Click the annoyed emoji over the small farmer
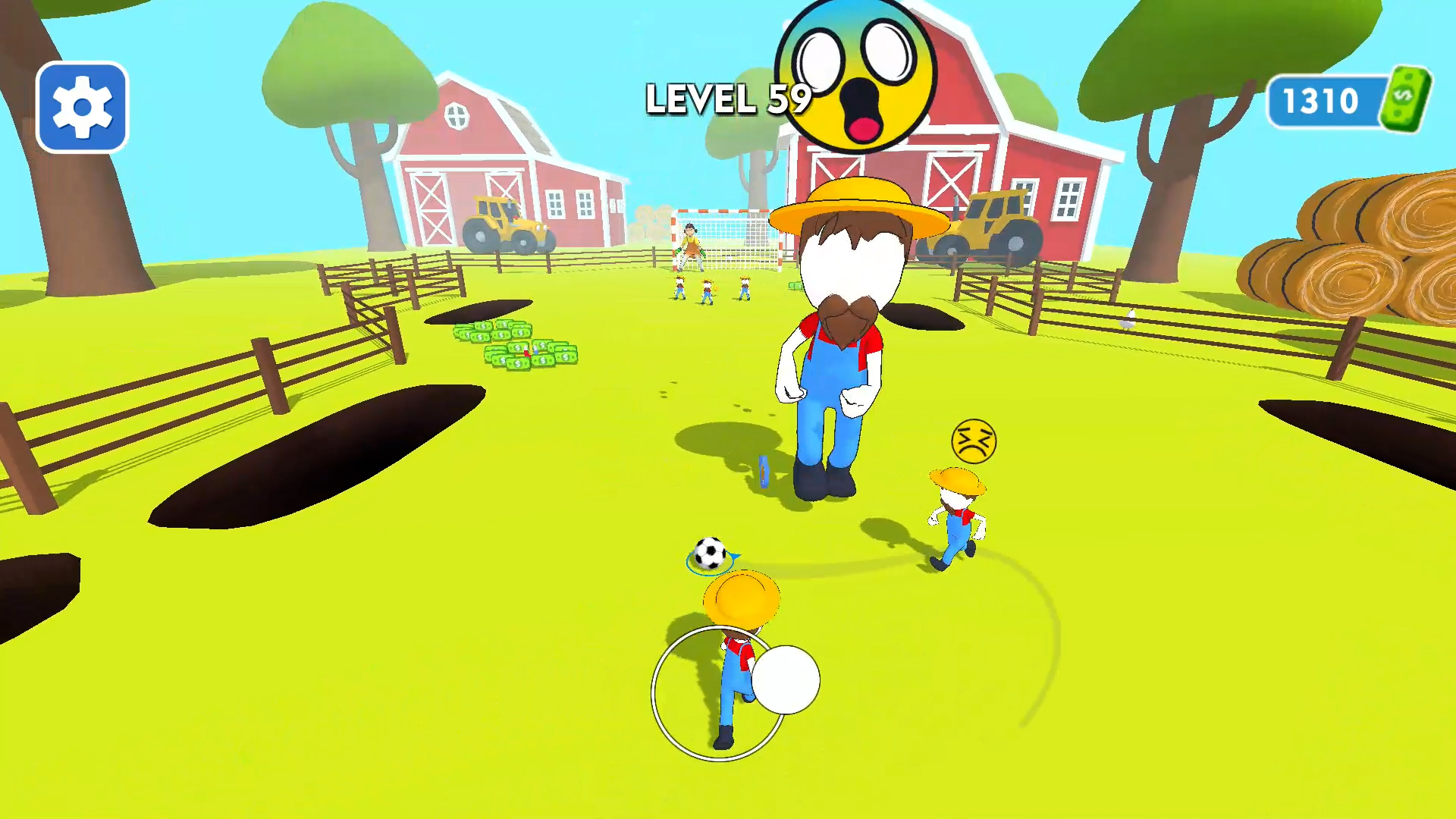This screenshot has width=1456, height=819. (x=974, y=442)
